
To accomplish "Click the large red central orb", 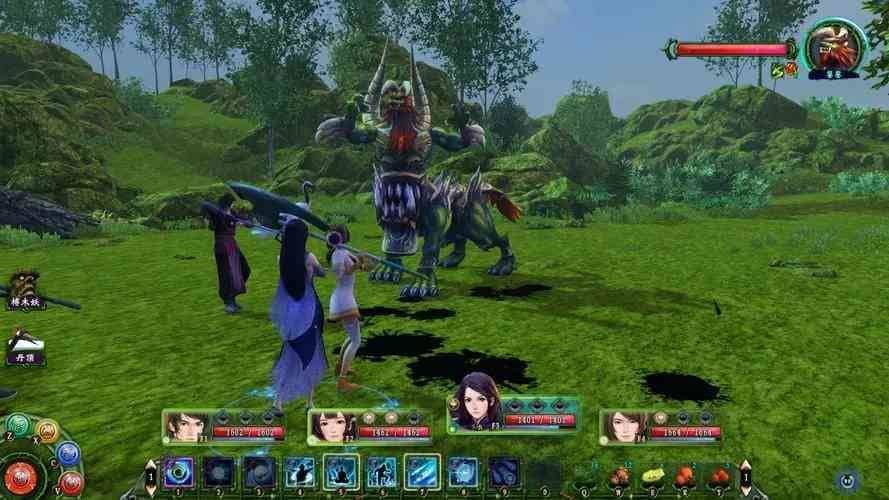I will pyautogui.click(x=22, y=478).
